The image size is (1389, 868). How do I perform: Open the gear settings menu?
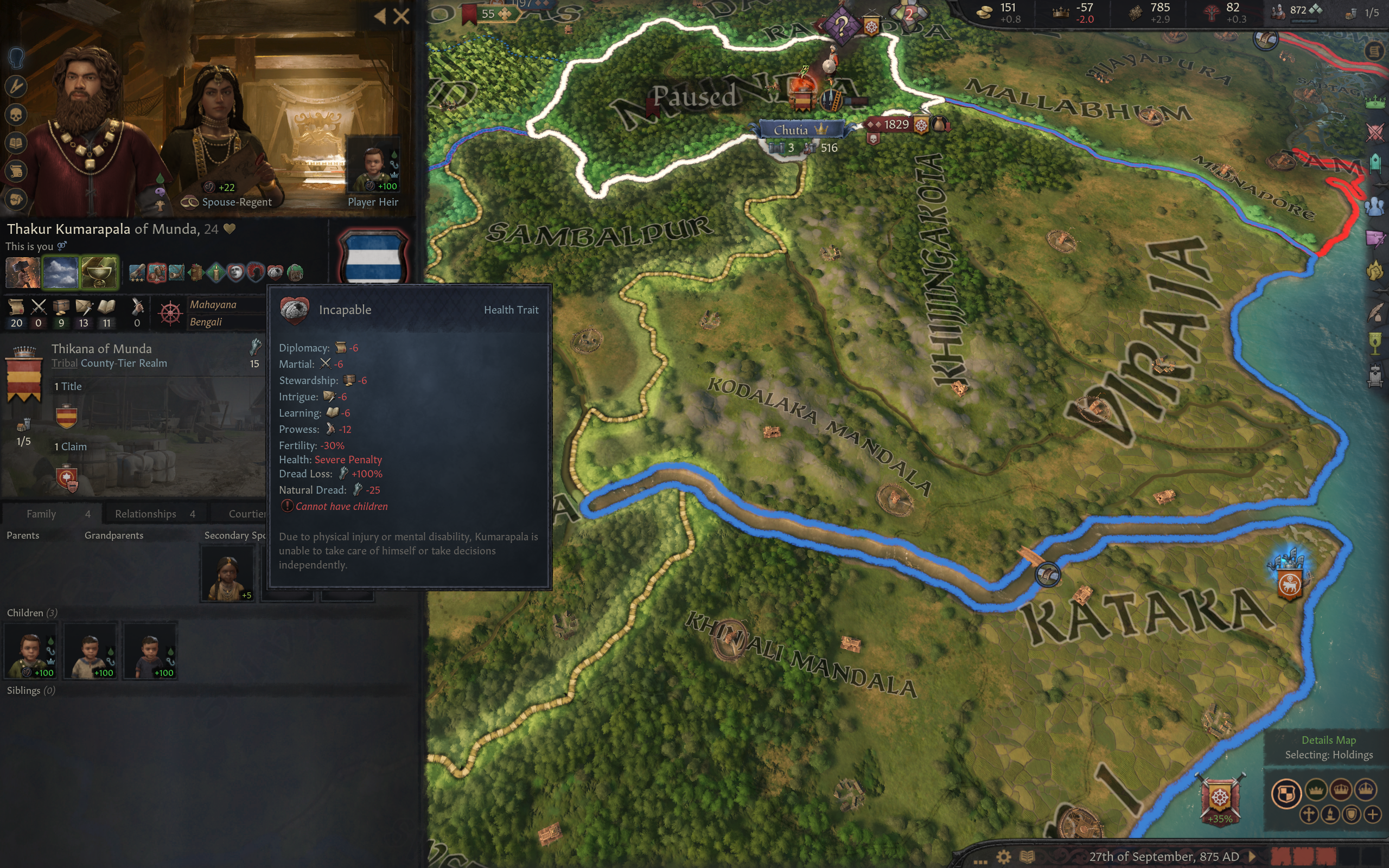pos(1004,857)
